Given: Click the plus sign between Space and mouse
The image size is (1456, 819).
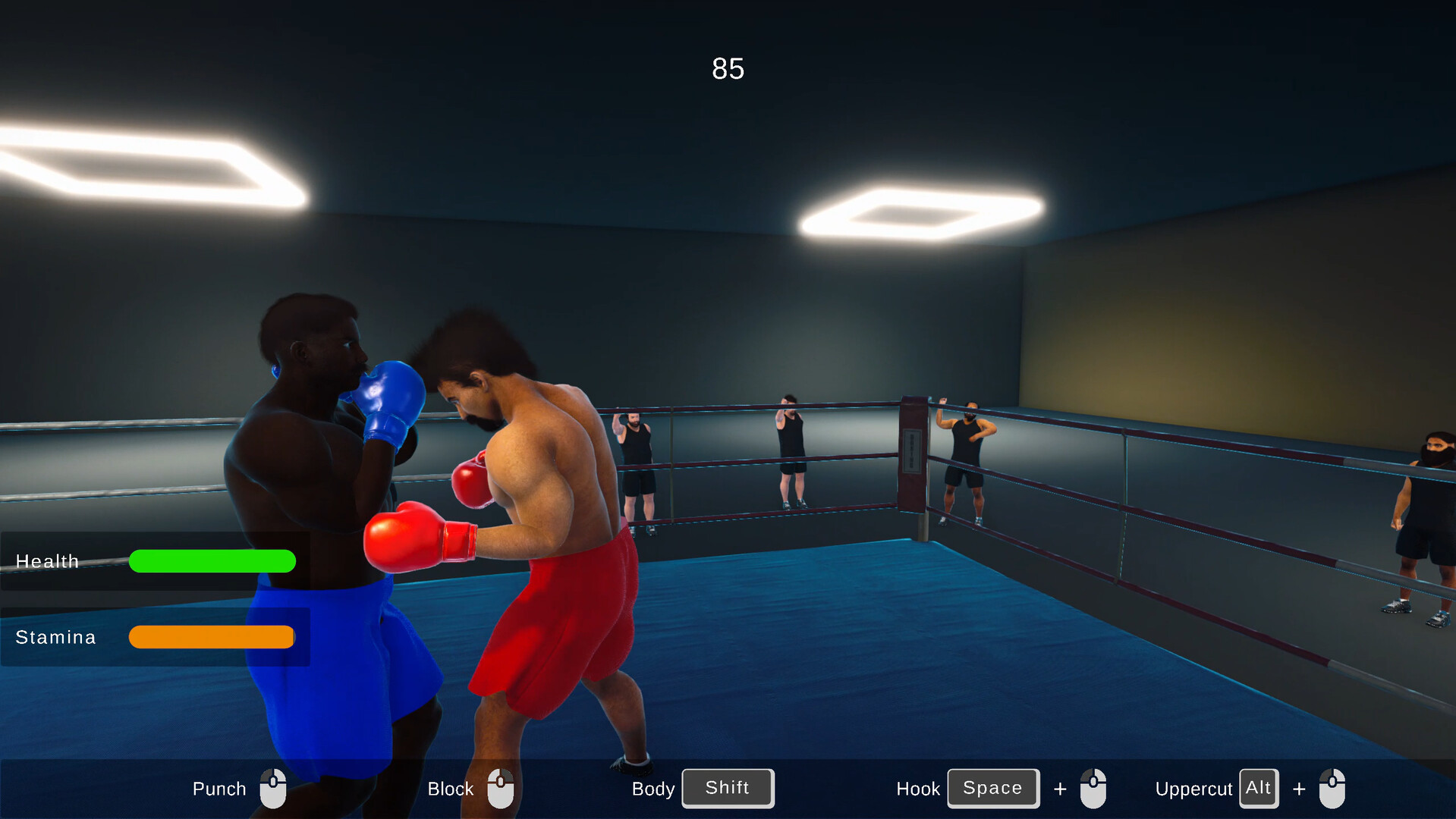Looking at the screenshot, I should point(1059,789).
